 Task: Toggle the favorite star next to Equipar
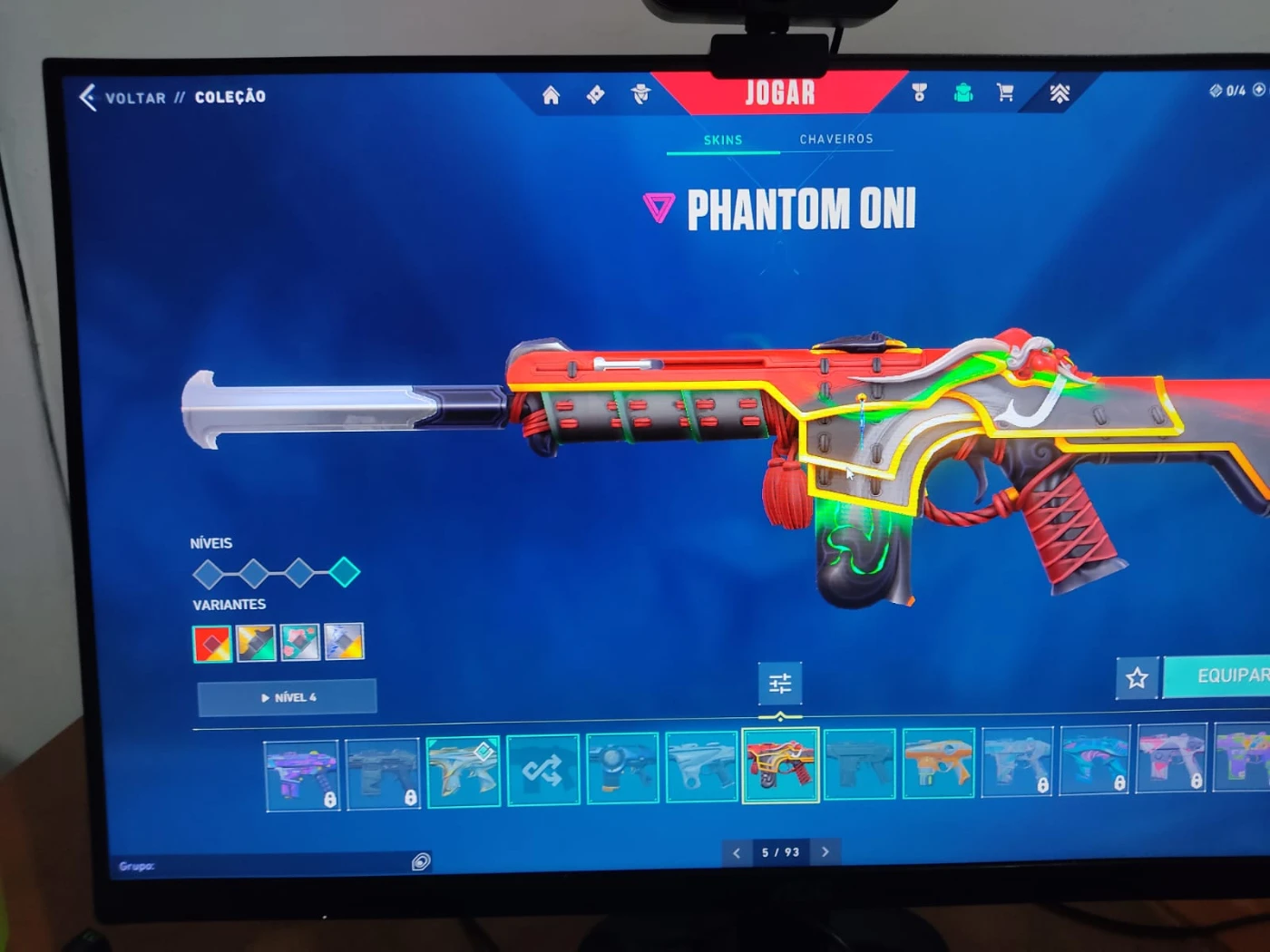pos(1137,676)
